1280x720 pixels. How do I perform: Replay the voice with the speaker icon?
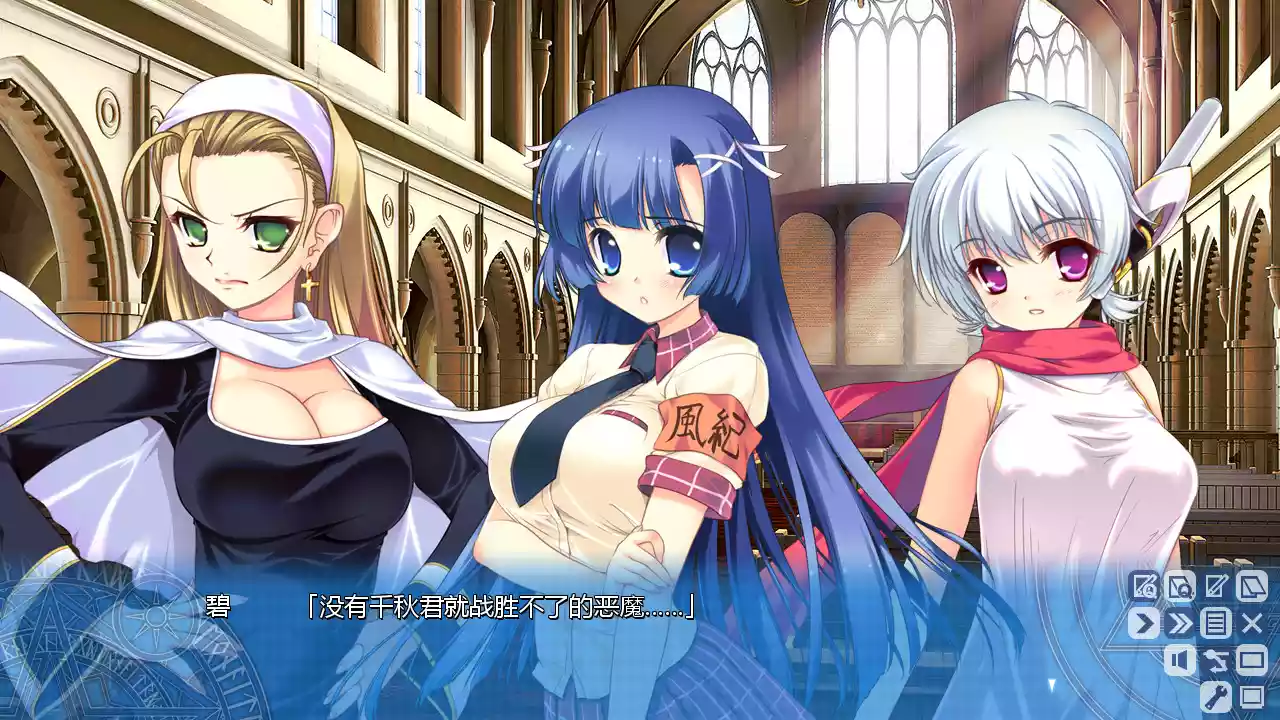point(1180,660)
